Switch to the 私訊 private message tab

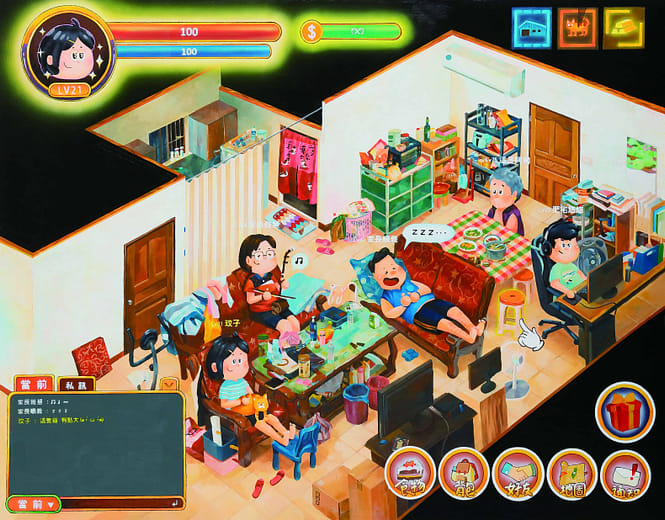click(x=75, y=384)
